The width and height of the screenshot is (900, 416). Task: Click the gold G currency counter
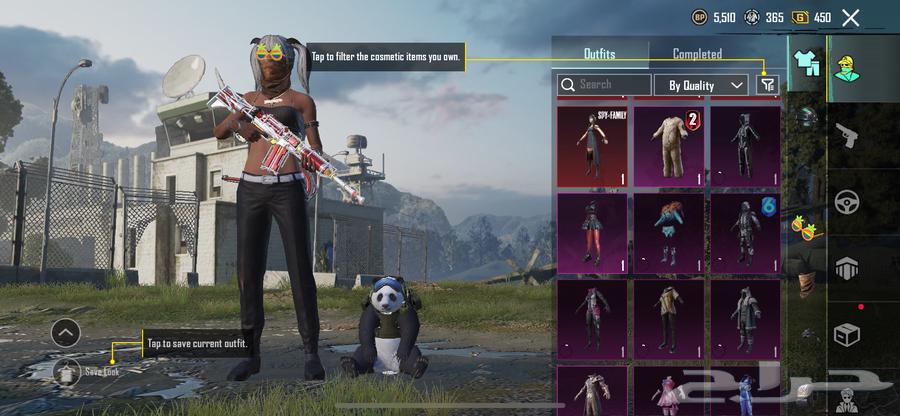pos(813,17)
